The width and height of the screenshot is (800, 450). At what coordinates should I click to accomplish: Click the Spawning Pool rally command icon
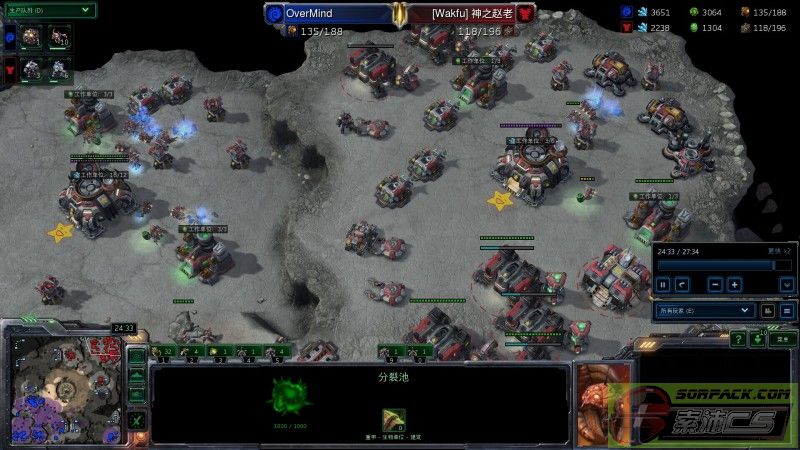(393, 419)
